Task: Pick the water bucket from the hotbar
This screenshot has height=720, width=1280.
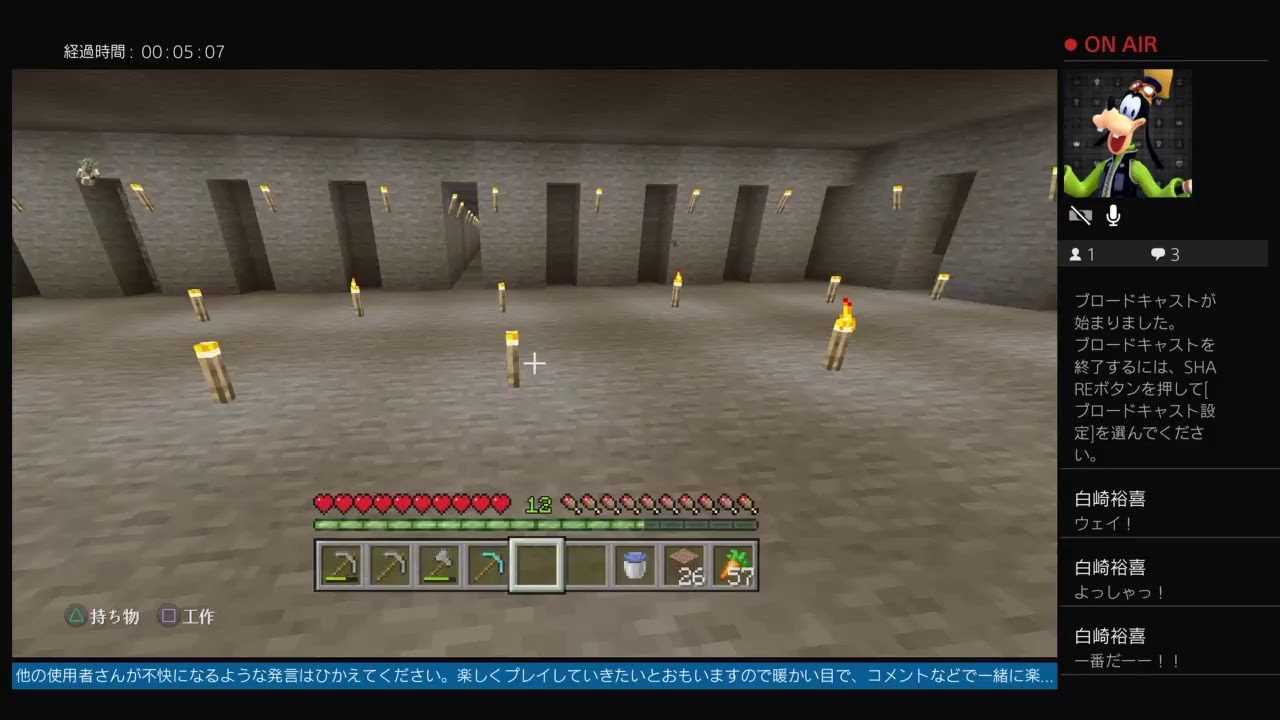Action: pyautogui.click(x=634, y=565)
